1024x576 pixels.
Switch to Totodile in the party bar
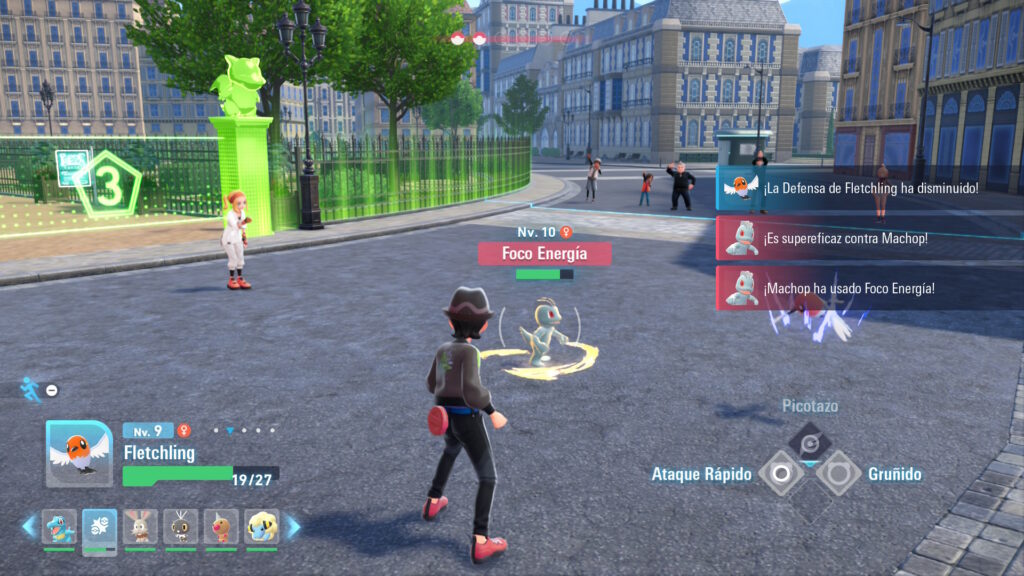tap(59, 526)
